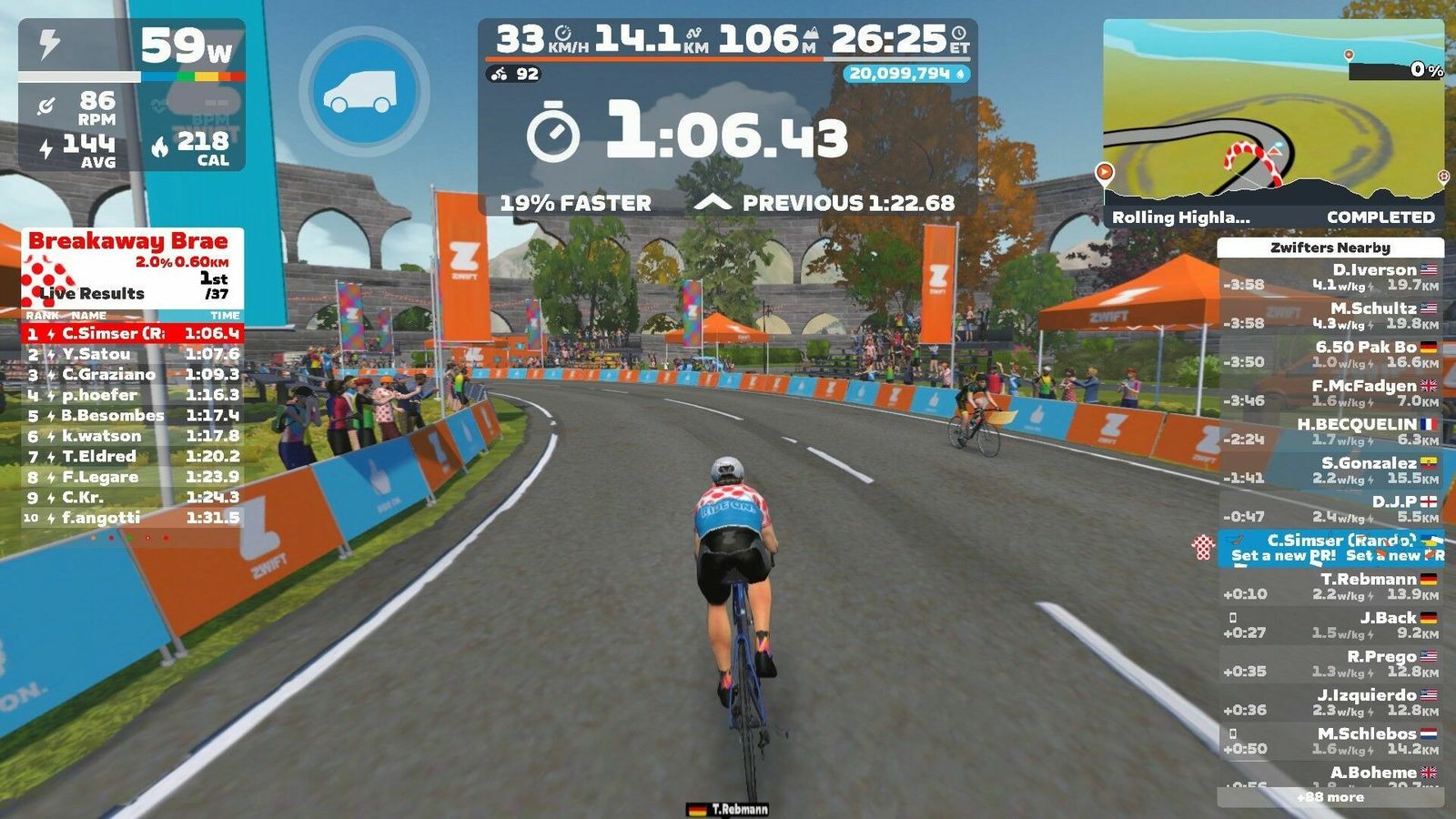Choose J.Back from nearby riders
The width and height of the screenshot is (1456, 819).
click(1330, 624)
